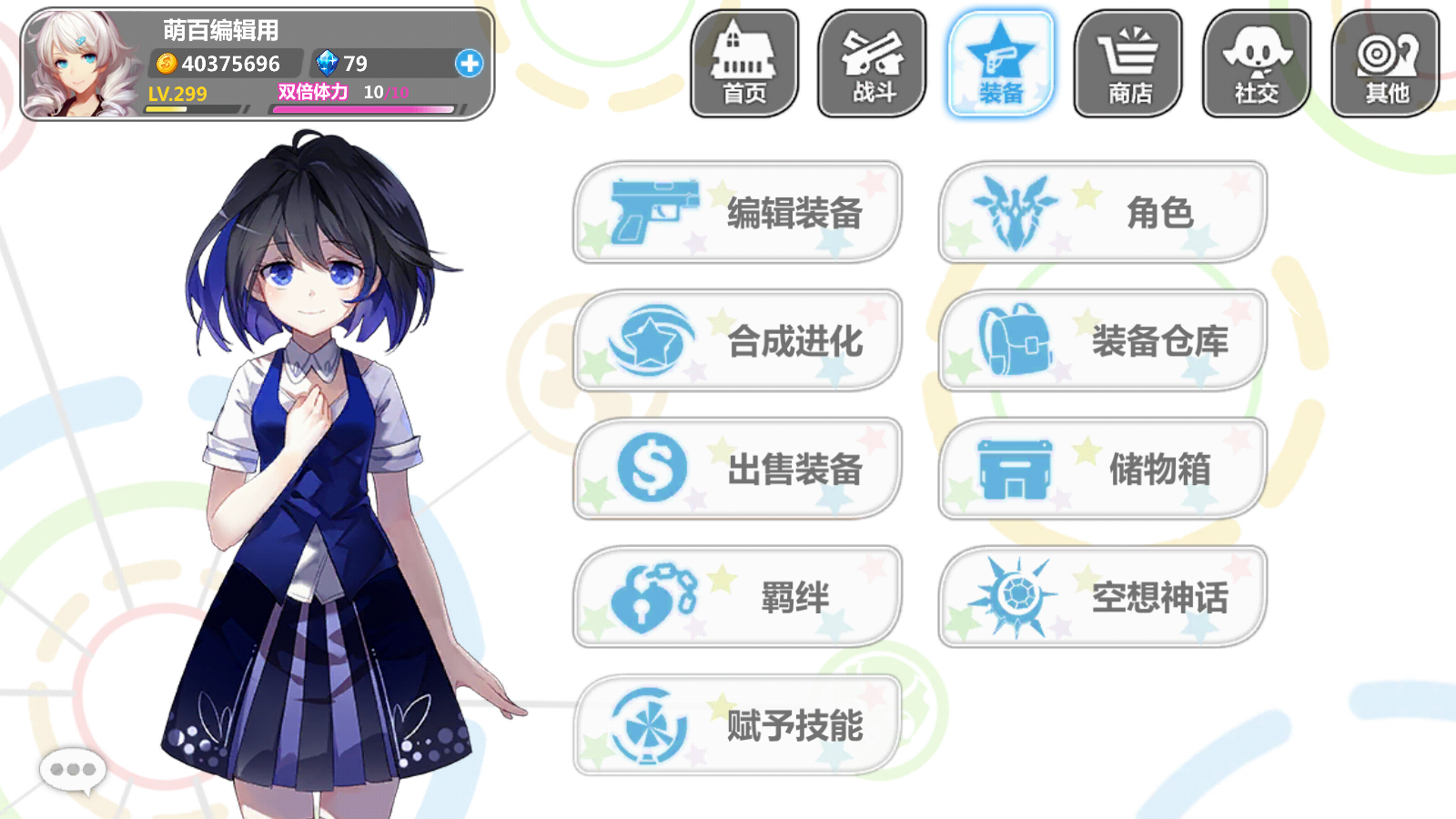
Task: Select 出售装备 sell equipment
Action: pos(737,470)
